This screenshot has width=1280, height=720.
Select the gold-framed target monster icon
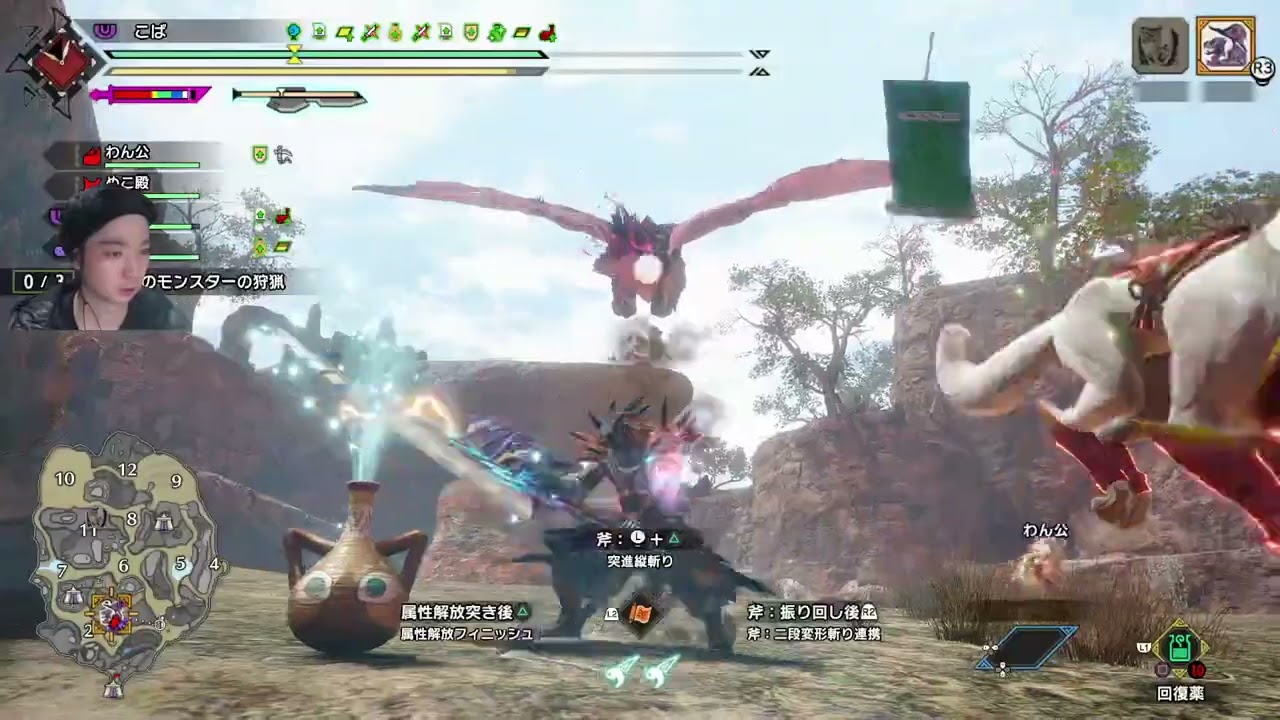[1225, 46]
